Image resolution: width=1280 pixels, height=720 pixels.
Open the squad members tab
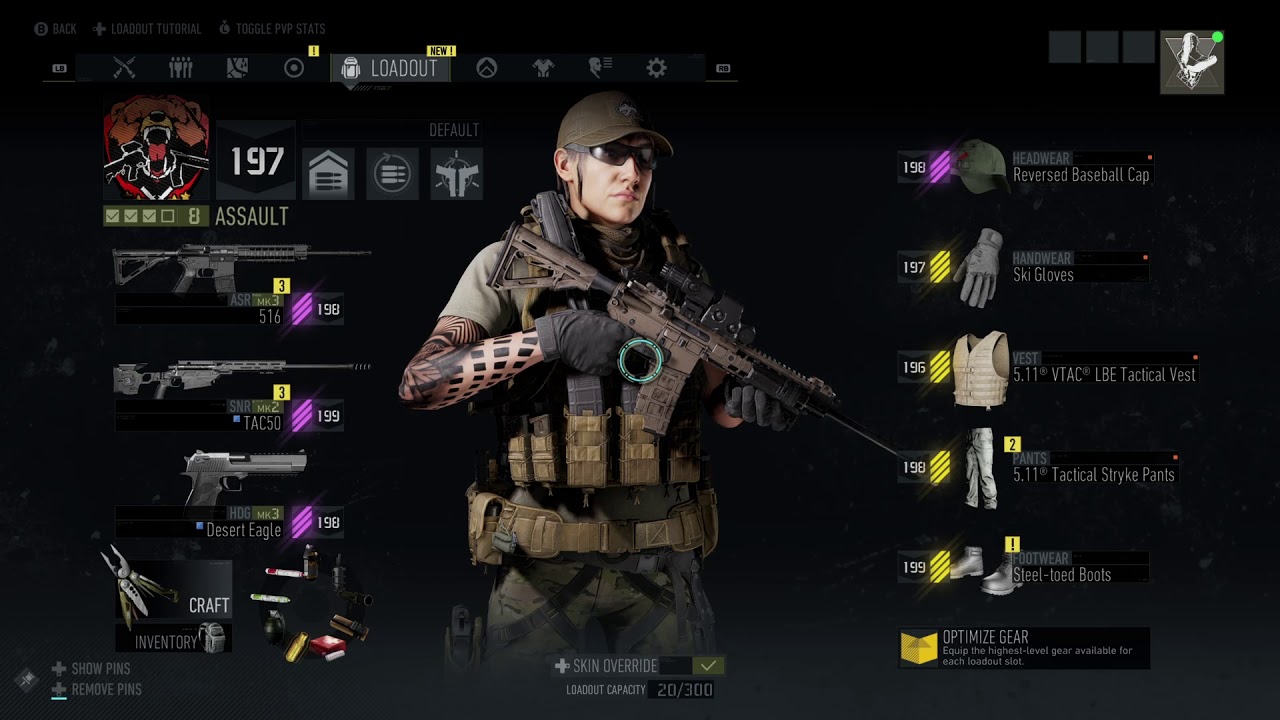(181, 68)
